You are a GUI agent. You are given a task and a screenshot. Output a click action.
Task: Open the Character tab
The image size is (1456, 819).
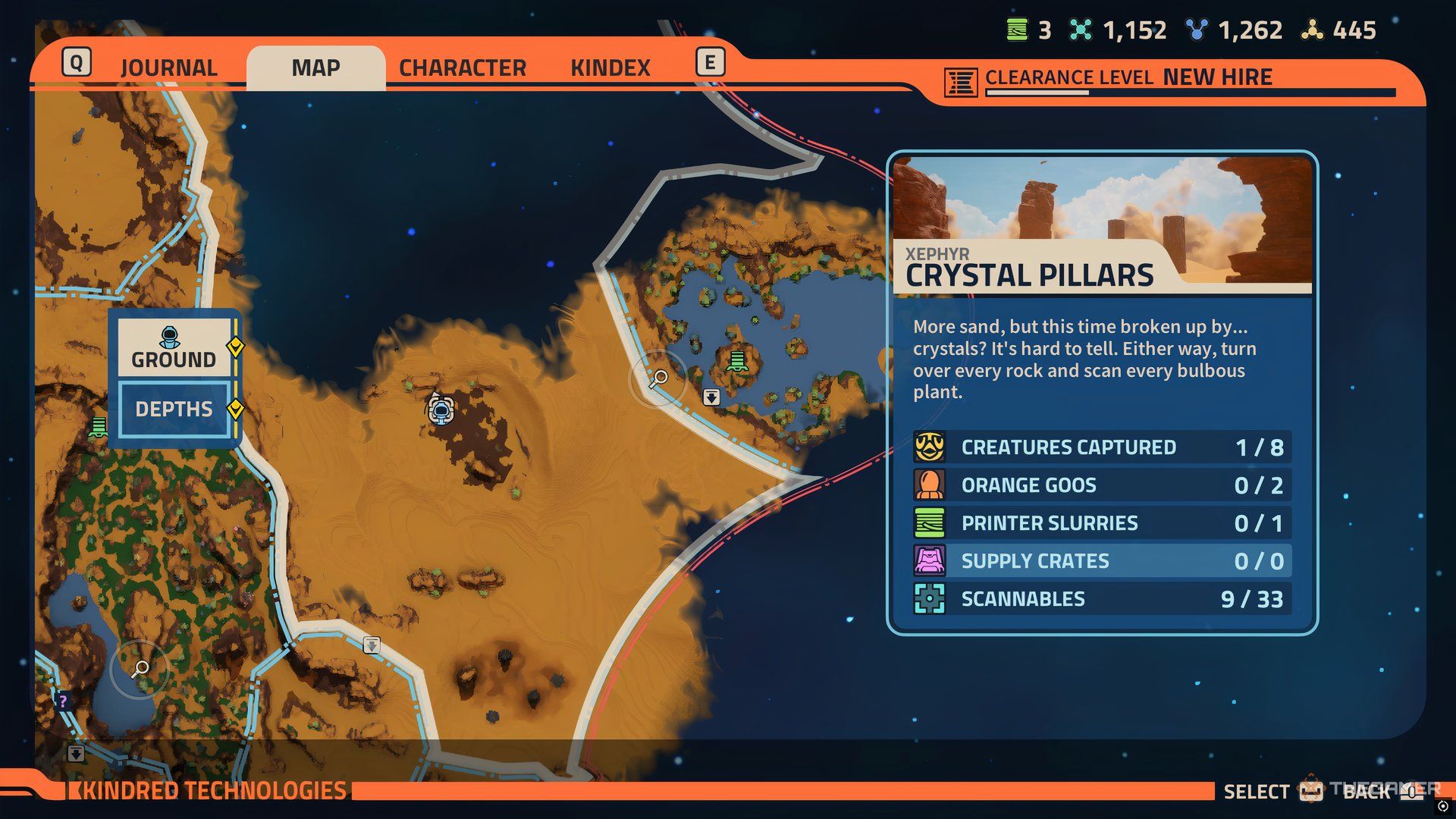click(x=463, y=68)
